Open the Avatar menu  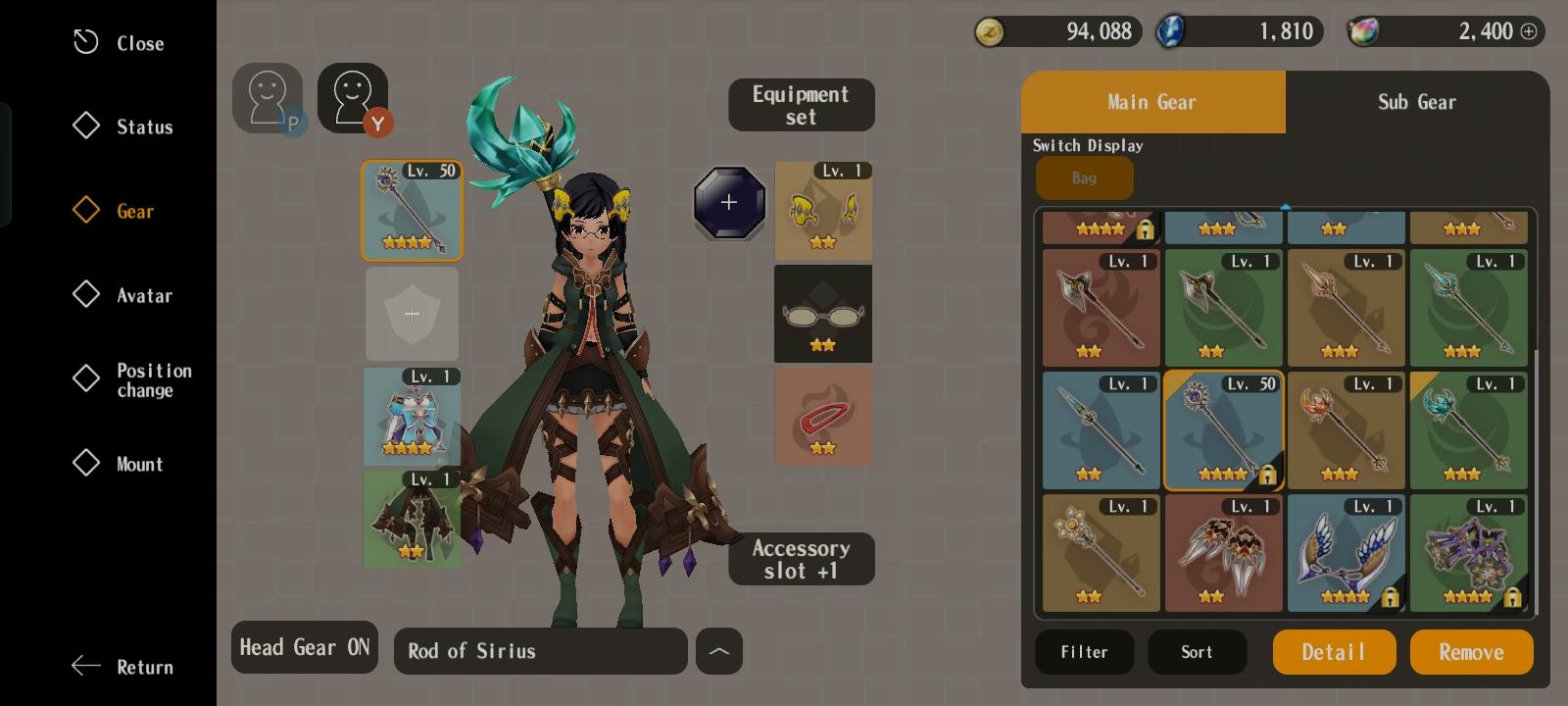[x=124, y=295]
